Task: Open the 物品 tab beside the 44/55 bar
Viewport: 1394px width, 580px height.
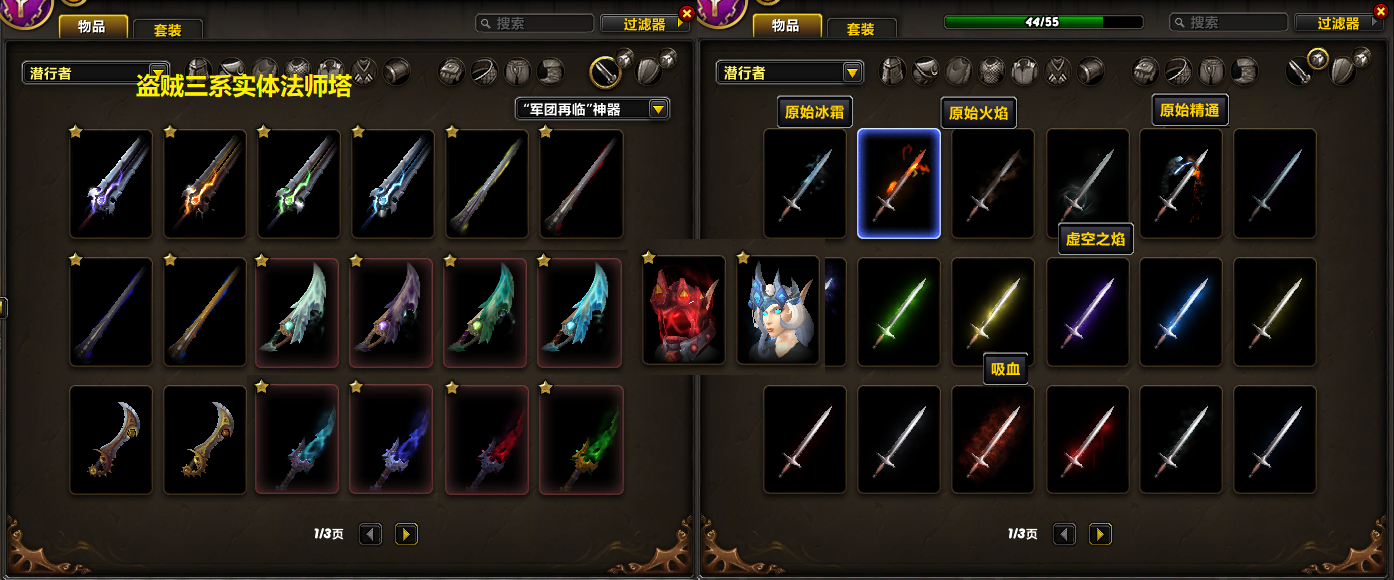Action: tap(786, 26)
